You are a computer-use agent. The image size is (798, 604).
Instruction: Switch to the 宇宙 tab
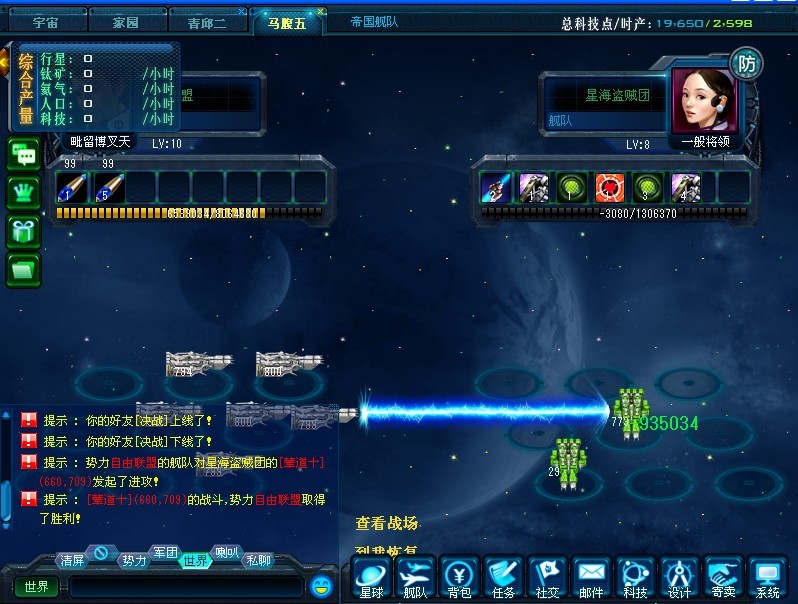point(45,21)
